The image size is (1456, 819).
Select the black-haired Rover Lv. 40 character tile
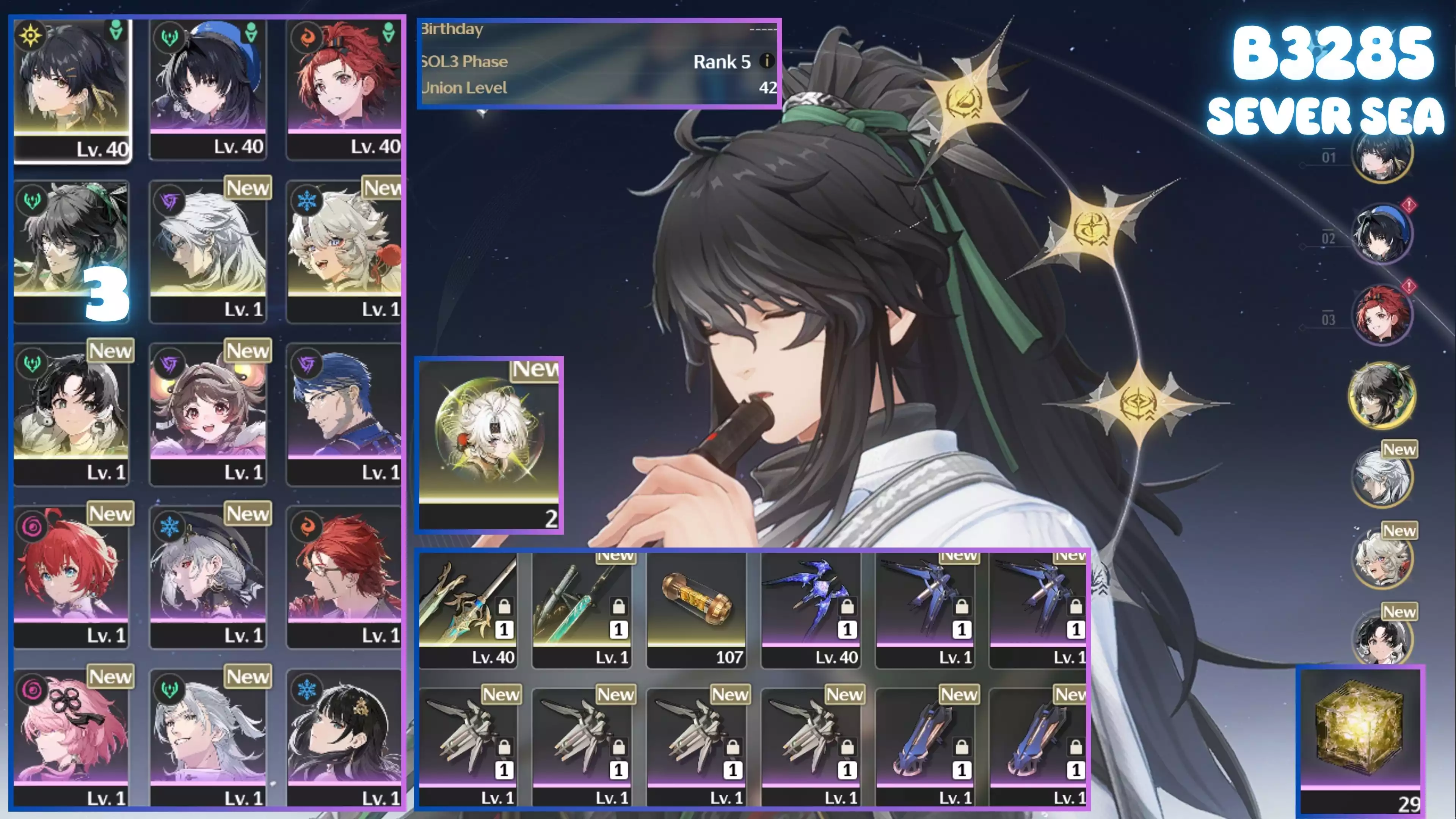tap(72, 91)
